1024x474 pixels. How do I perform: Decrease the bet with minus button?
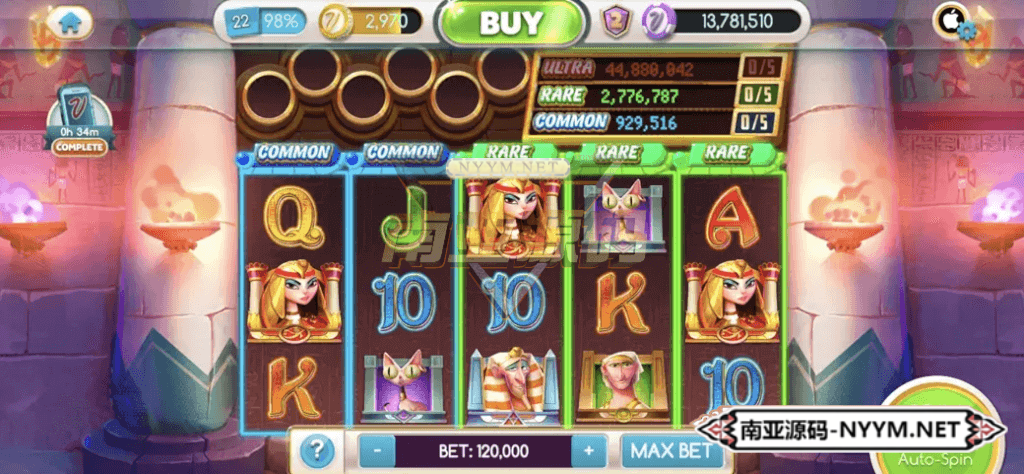(x=376, y=450)
